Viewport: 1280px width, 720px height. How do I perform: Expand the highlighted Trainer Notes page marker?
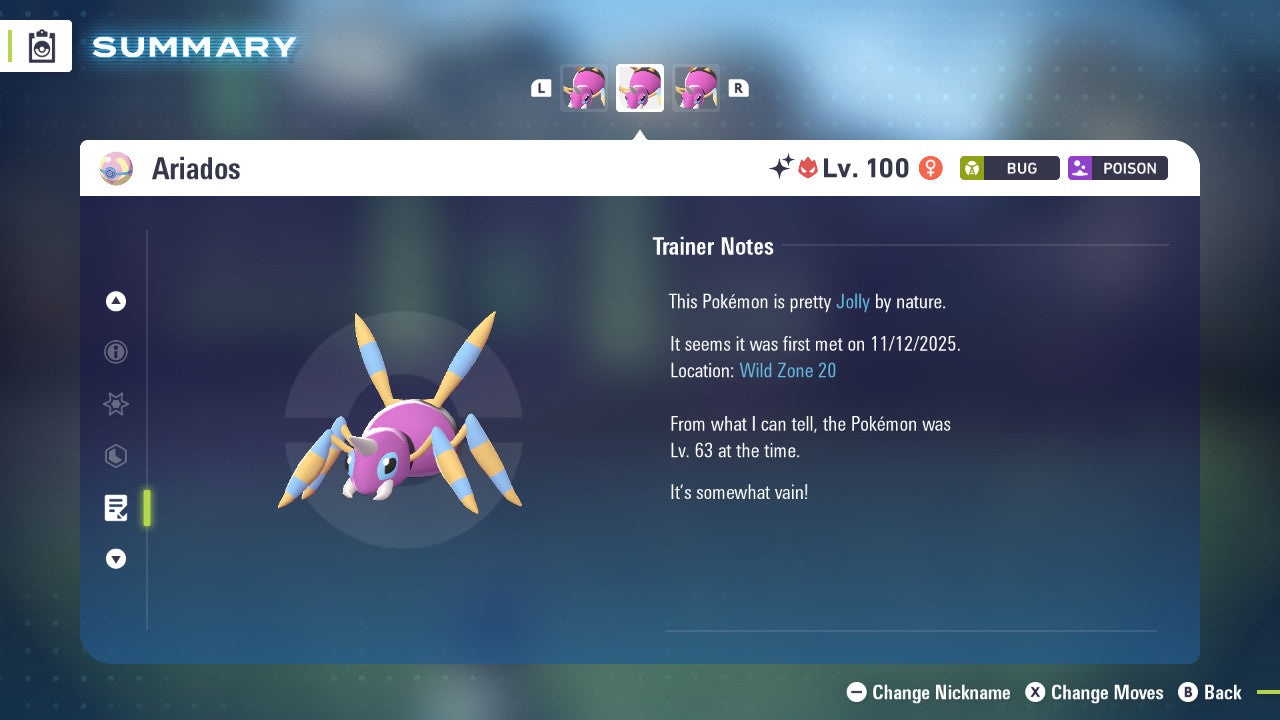(146, 508)
